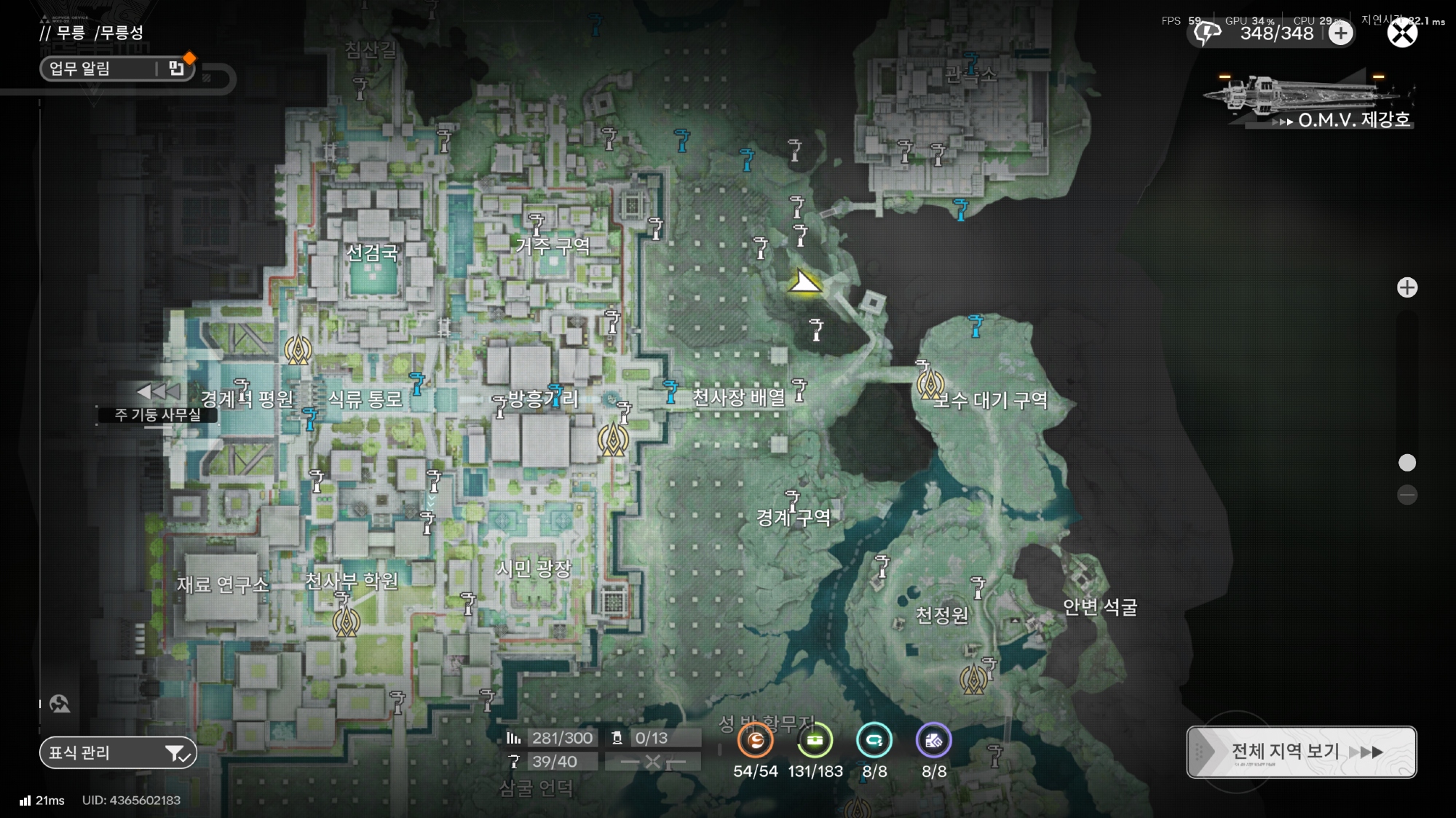The width and height of the screenshot is (1456, 818).
Task: Select the teleport marker under 천사부 학원
Action: (347, 621)
